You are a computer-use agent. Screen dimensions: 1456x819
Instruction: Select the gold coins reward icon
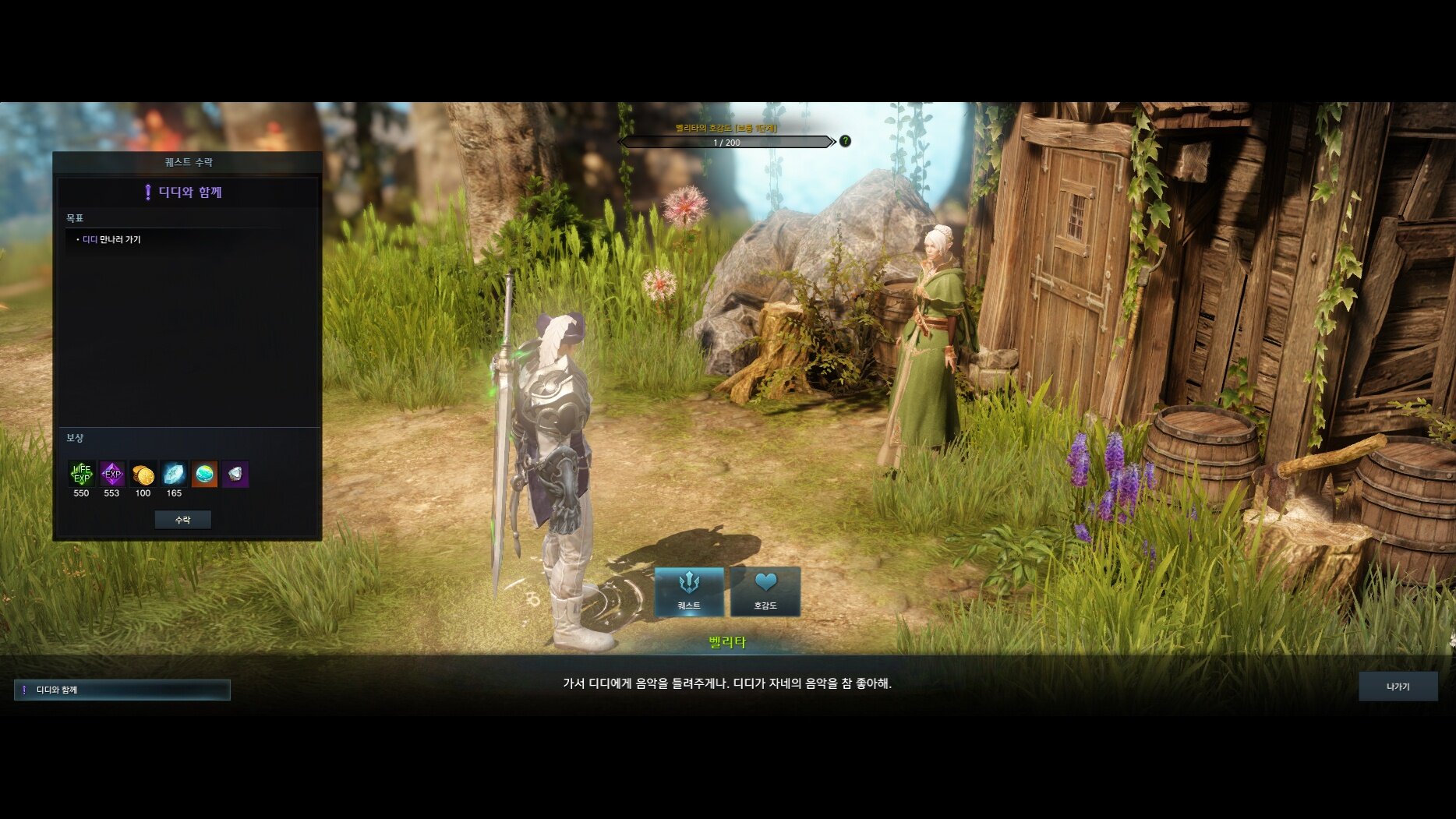click(x=143, y=473)
